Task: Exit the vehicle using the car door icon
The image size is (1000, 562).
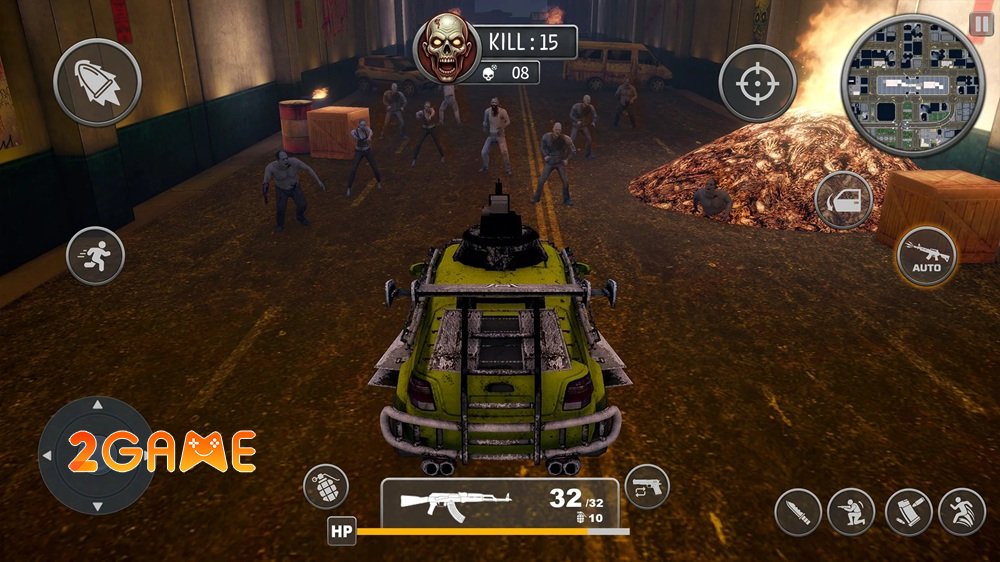Action: (x=843, y=201)
